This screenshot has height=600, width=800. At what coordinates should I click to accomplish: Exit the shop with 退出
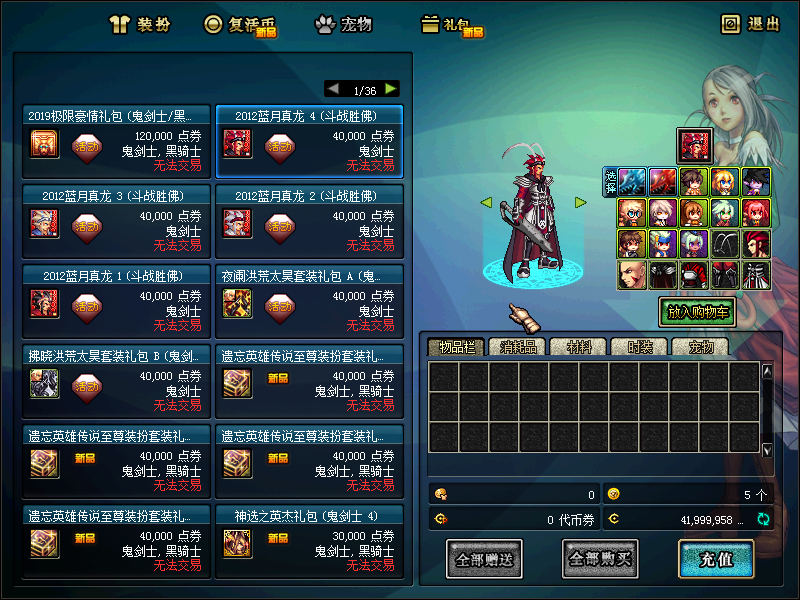click(751, 24)
